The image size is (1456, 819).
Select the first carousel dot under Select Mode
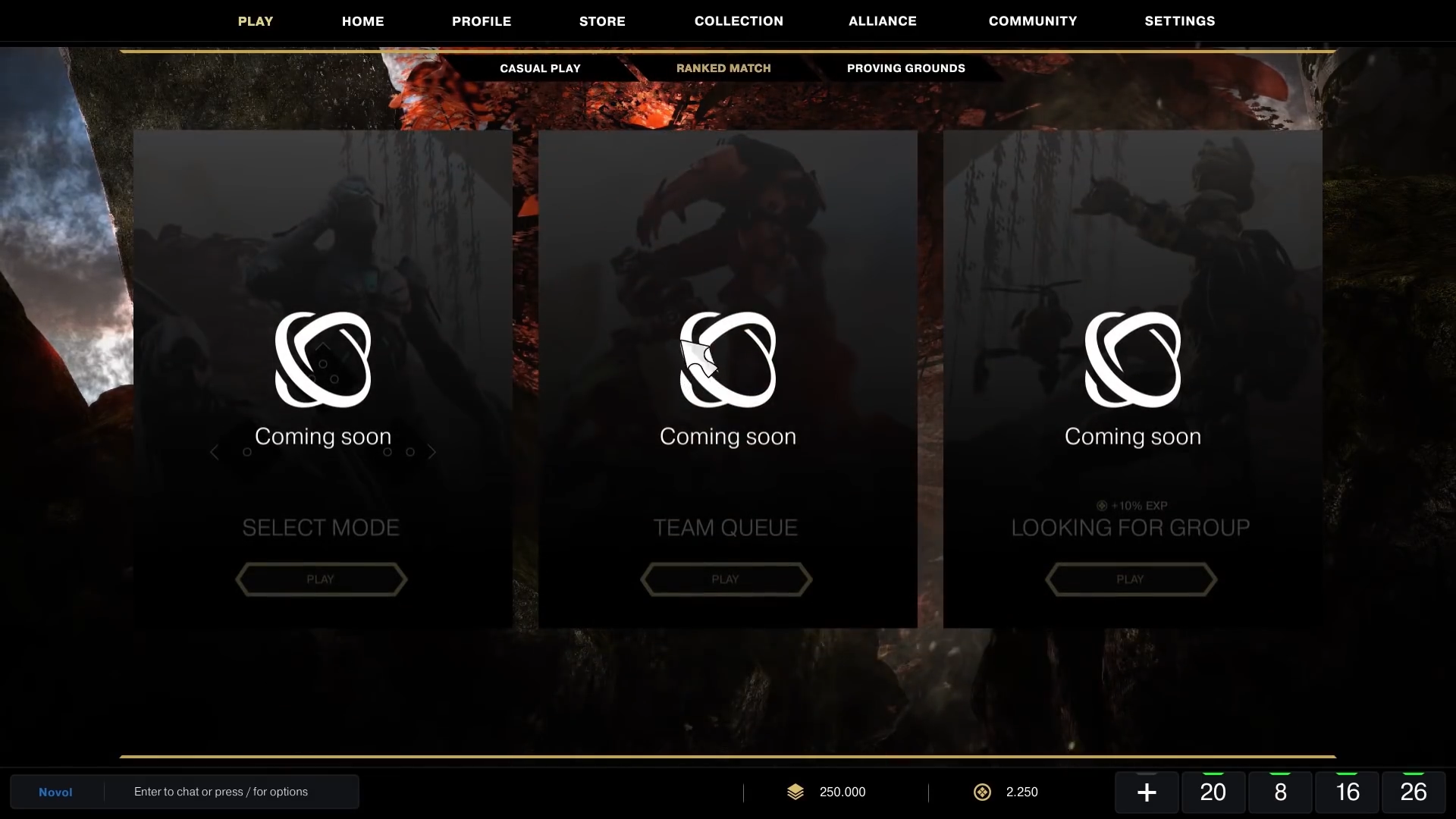247,452
